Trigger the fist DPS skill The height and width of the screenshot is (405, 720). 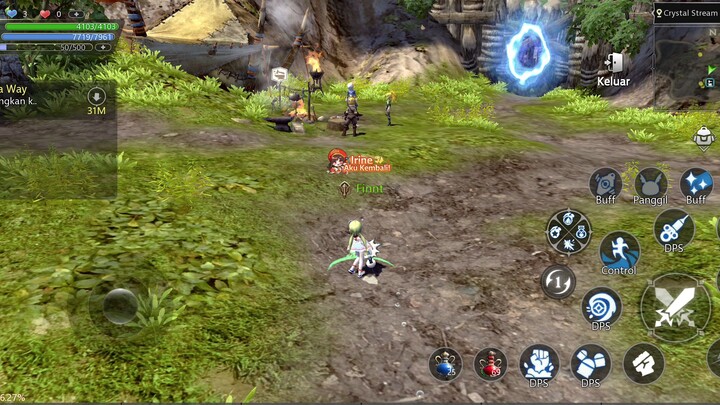point(538,363)
